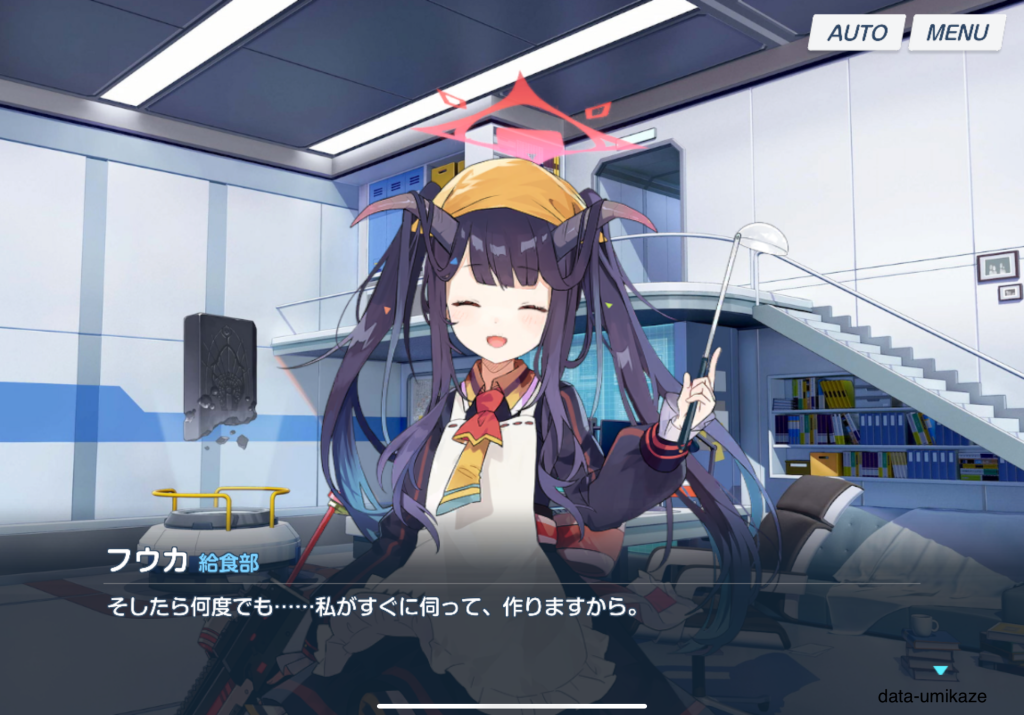The image size is (1024, 715).
Task: Advance dialogue with the cyan arrow indicator
Action: tap(939, 670)
